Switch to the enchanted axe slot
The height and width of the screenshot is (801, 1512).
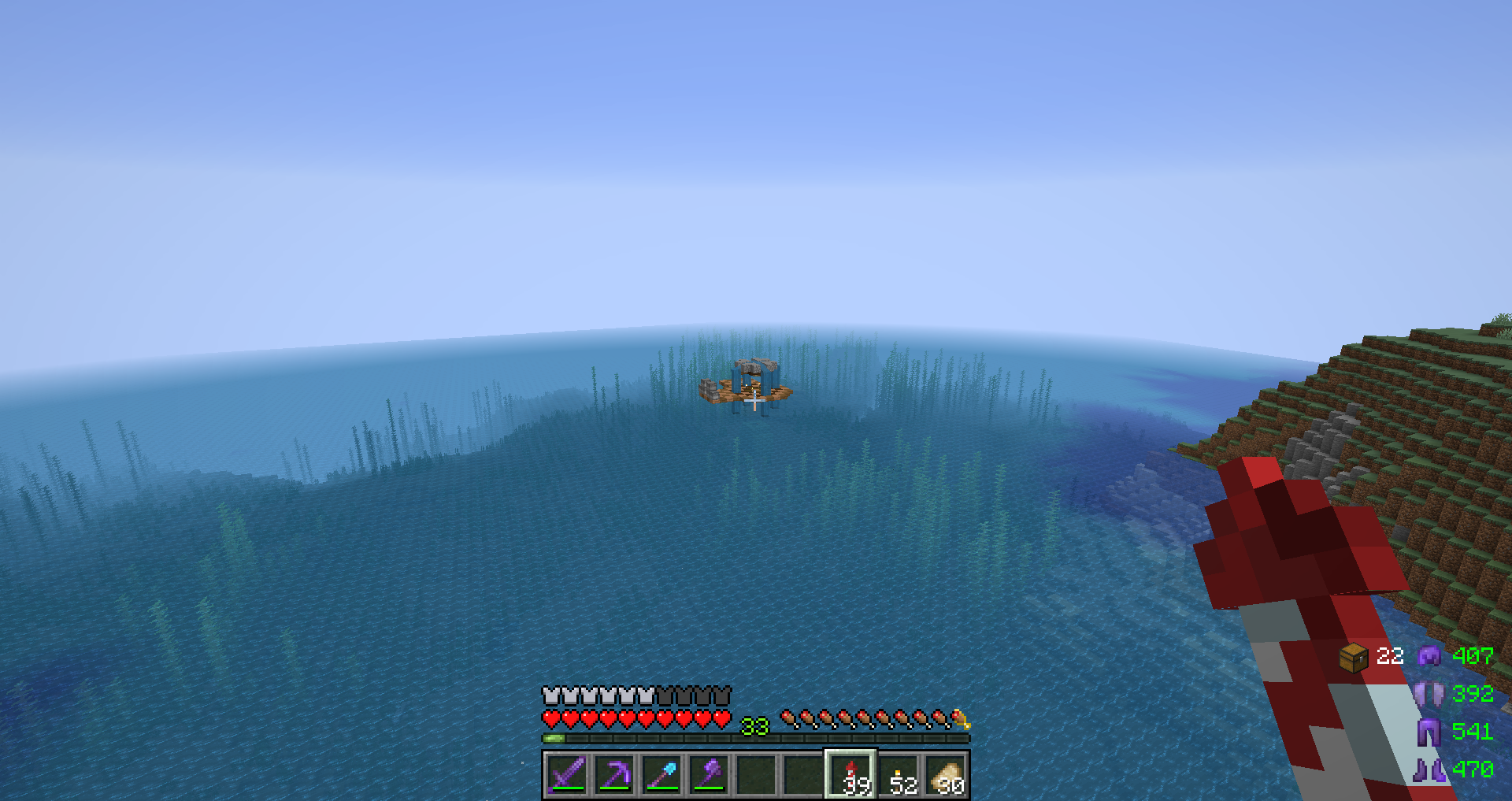click(x=709, y=774)
